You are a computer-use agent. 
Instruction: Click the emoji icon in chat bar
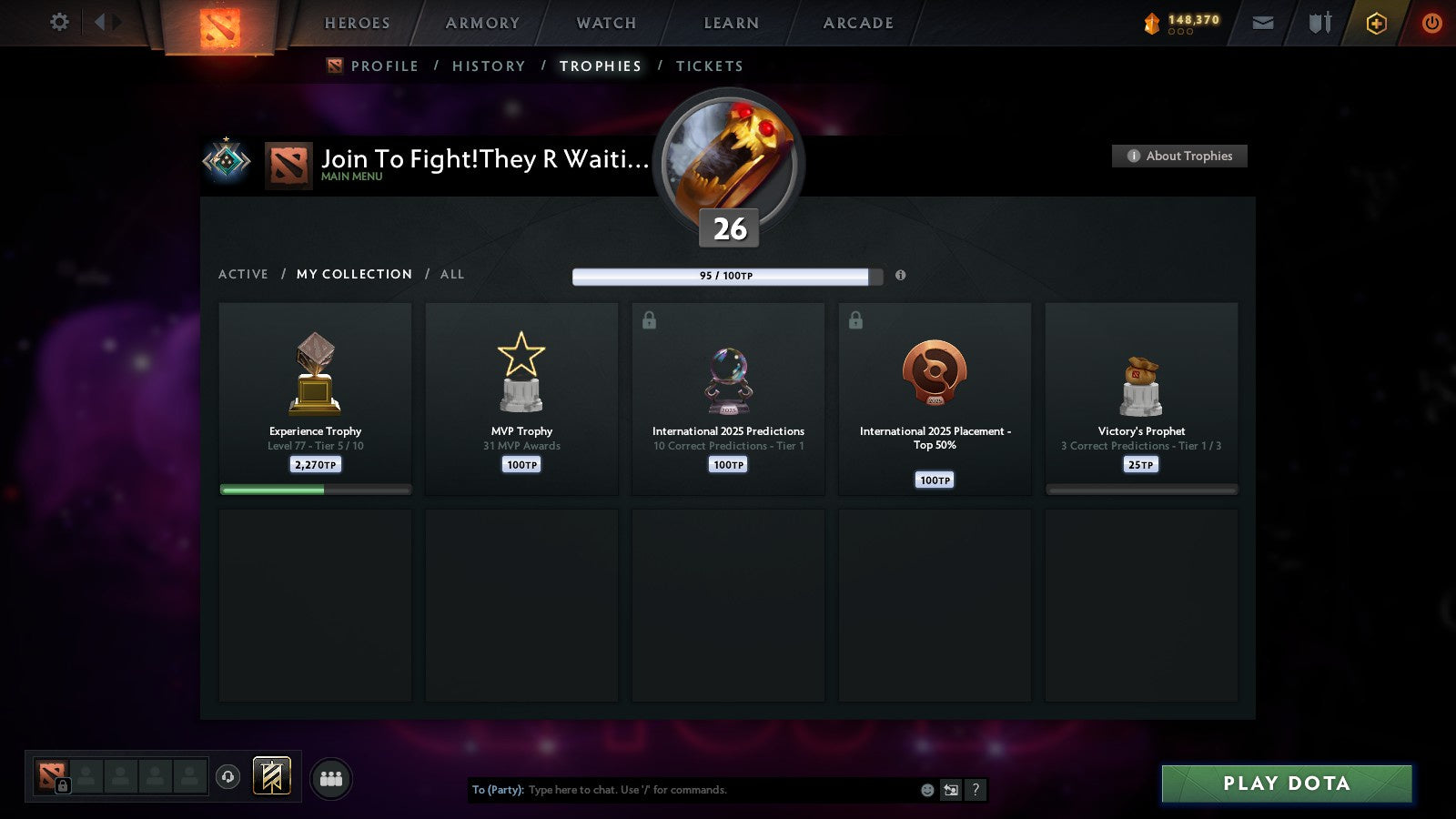(x=925, y=790)
